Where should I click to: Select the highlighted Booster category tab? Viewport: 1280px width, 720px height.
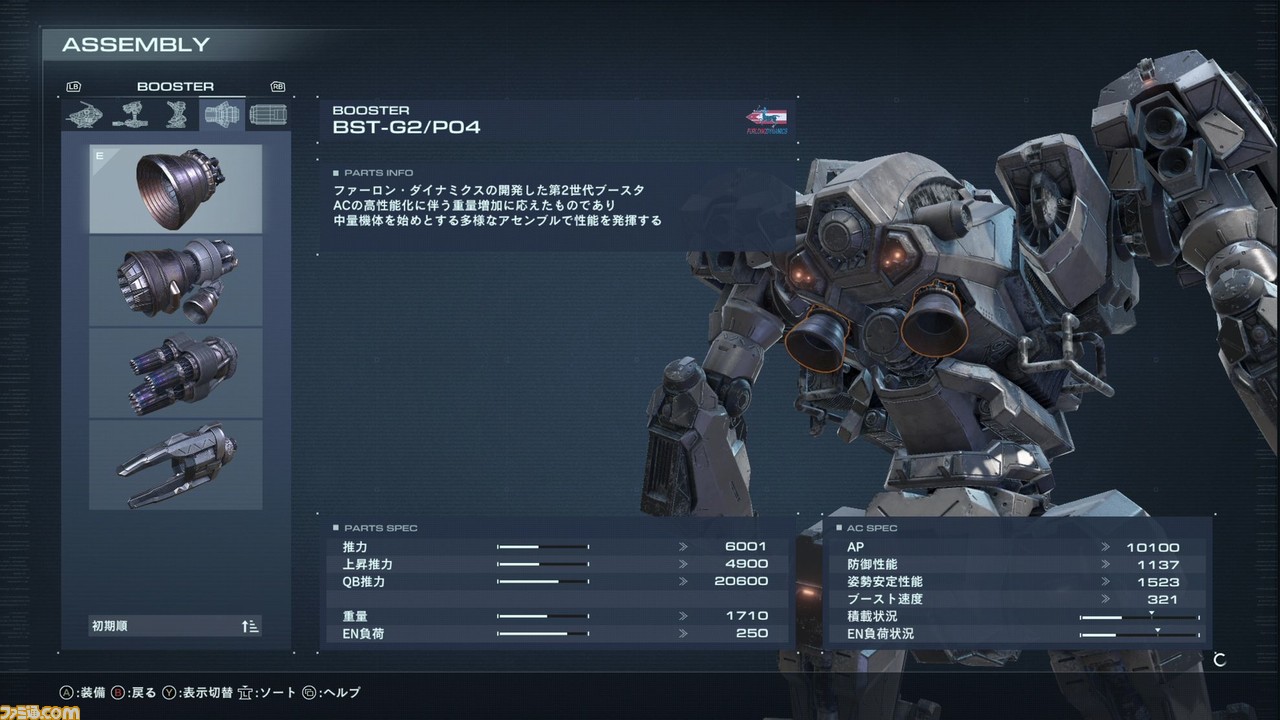pyautogui.click(x=221, y=115)
